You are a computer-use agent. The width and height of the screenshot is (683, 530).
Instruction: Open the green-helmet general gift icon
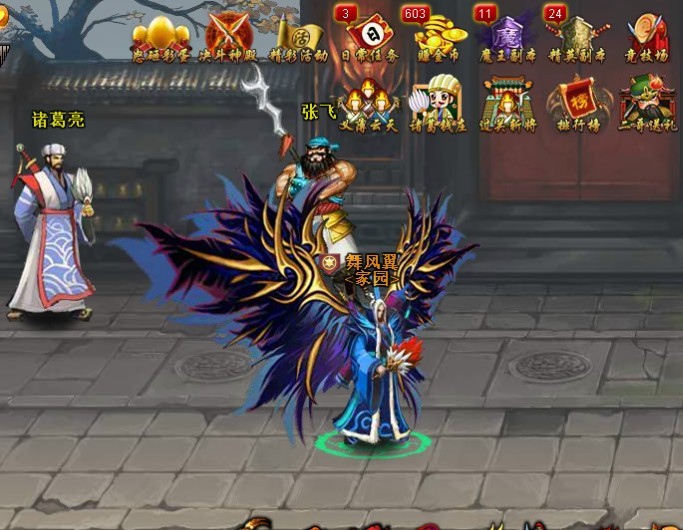[x=645, y=103]
